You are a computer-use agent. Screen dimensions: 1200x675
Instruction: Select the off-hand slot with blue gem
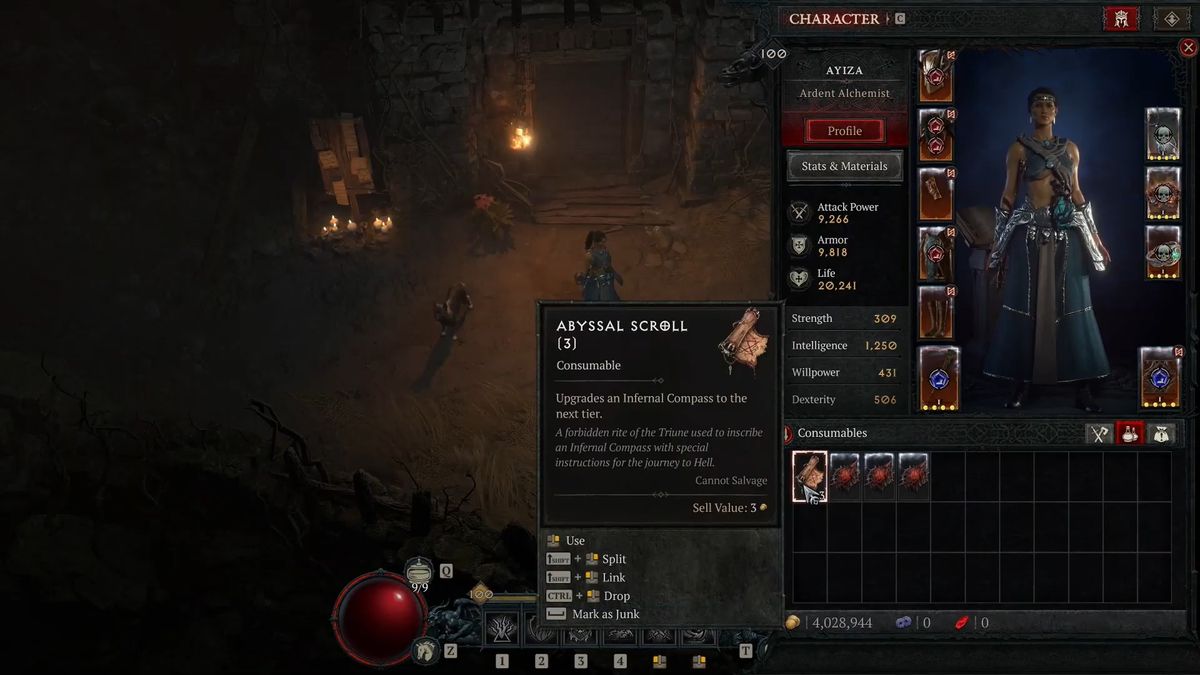coord(1160,378)
